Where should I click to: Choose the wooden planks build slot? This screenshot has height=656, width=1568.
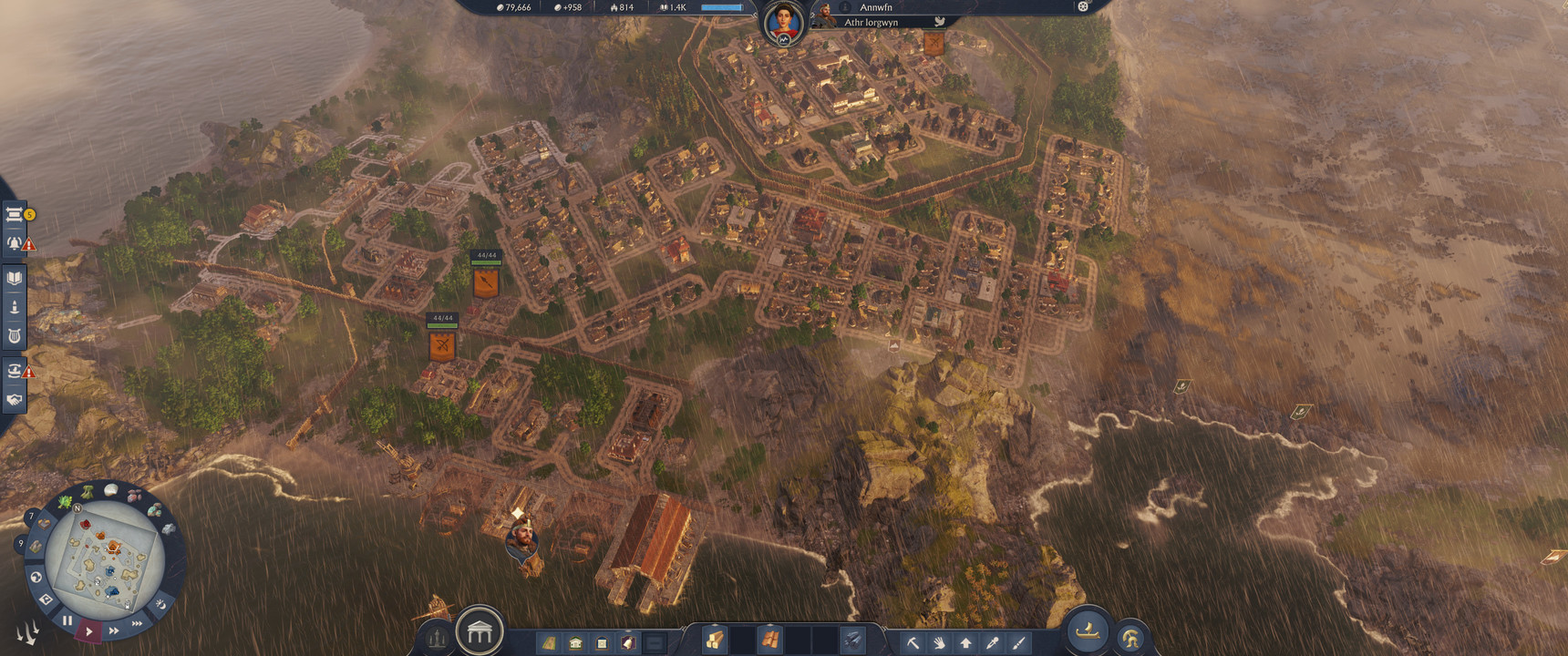770,641
